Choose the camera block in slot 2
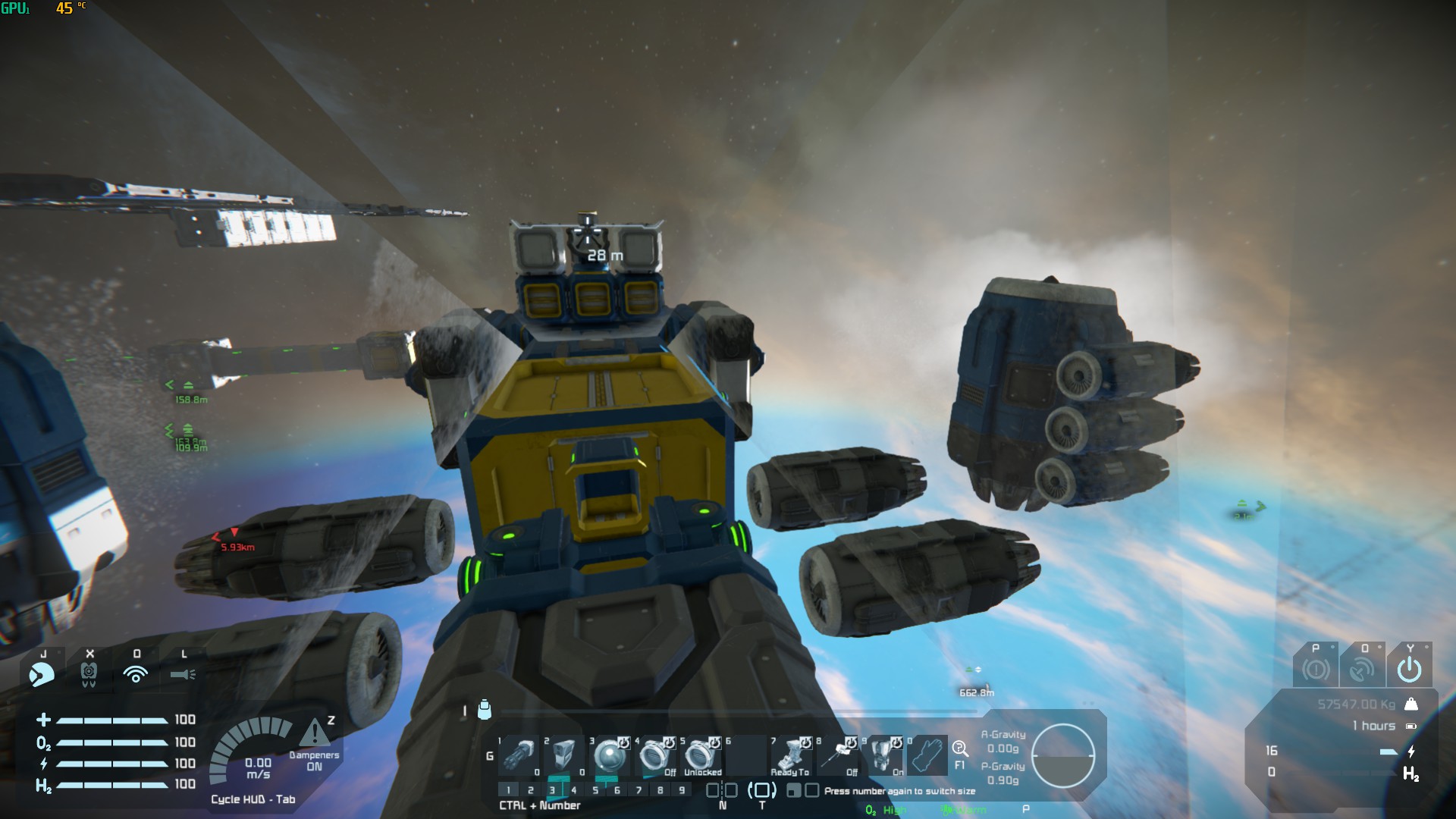The height and width of the screenshot is (819, 1456). pos(564,756)
